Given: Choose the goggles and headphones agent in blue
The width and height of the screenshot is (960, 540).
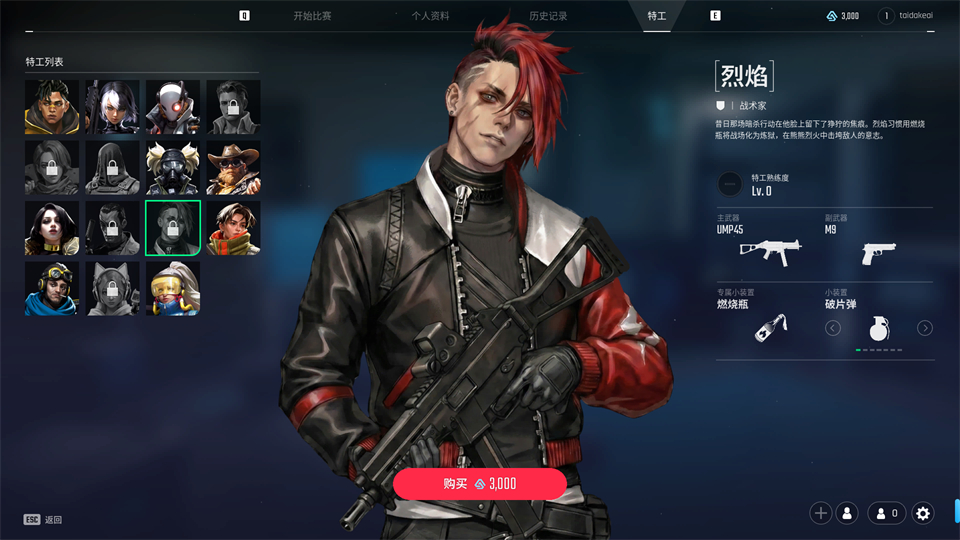Looking at the screenshot, I should (x=52, y=289).
